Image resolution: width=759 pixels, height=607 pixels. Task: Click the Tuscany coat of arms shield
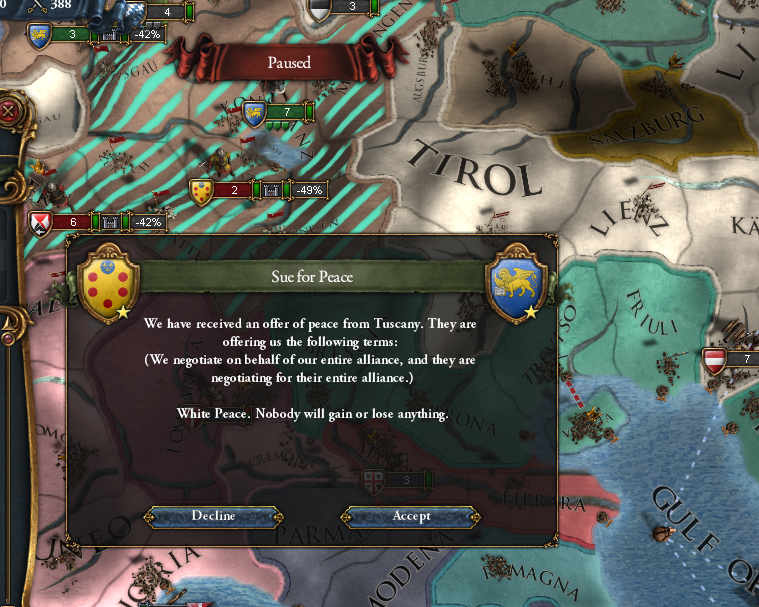pyautogui.click(x=107, y=283)
